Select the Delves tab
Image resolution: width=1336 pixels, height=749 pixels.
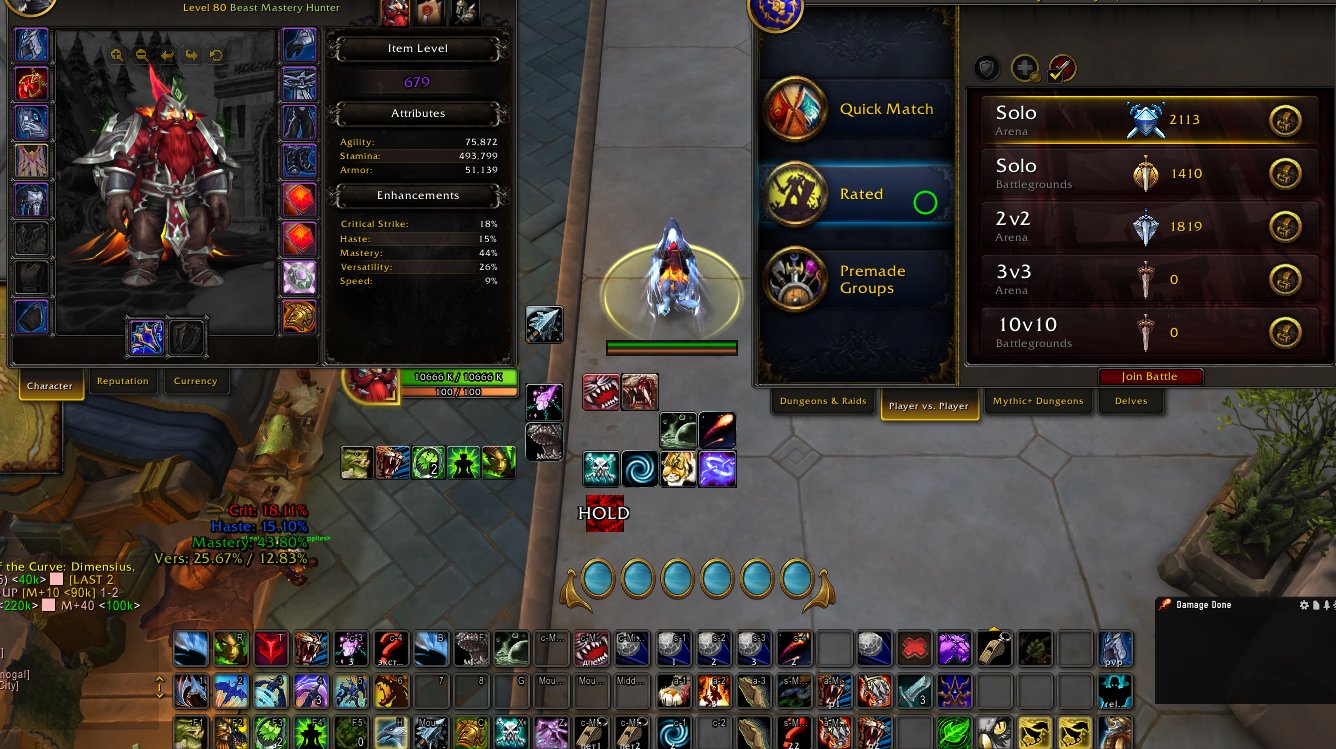(1131, 401)
